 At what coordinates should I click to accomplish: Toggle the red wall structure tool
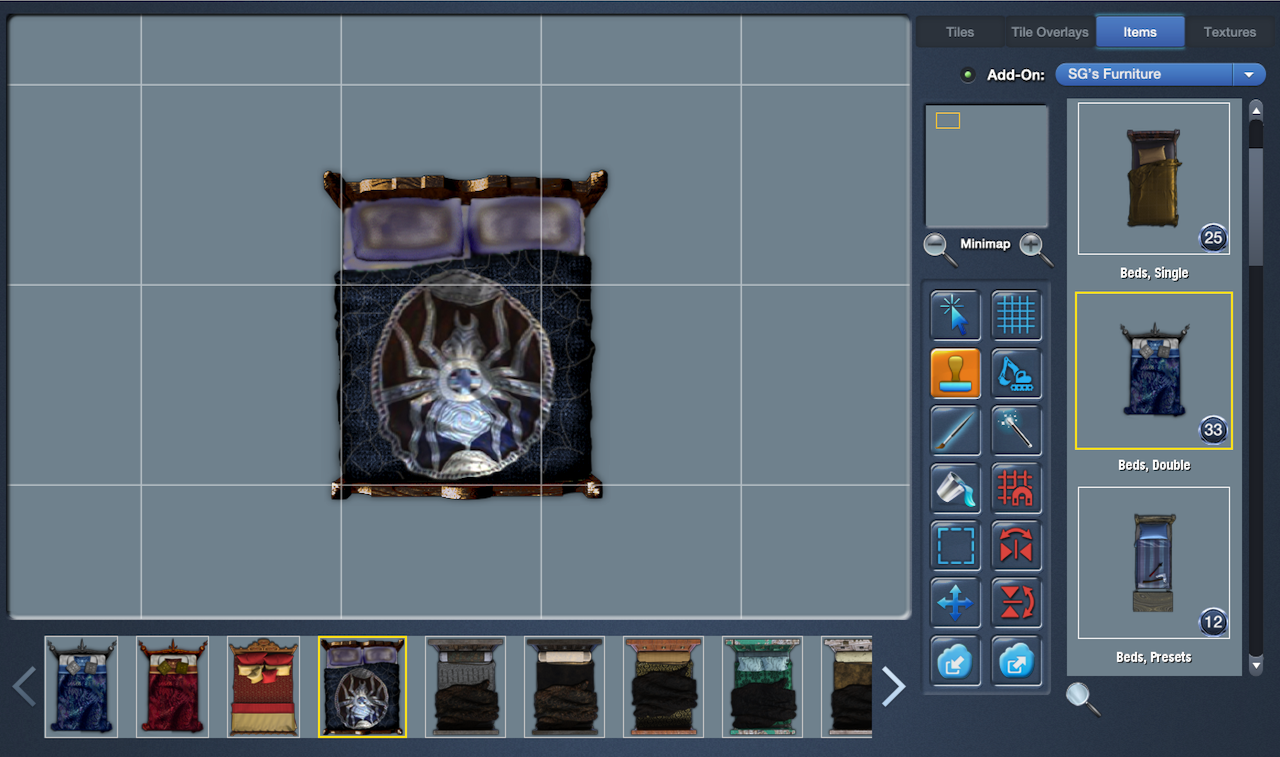pos(1017,488)
